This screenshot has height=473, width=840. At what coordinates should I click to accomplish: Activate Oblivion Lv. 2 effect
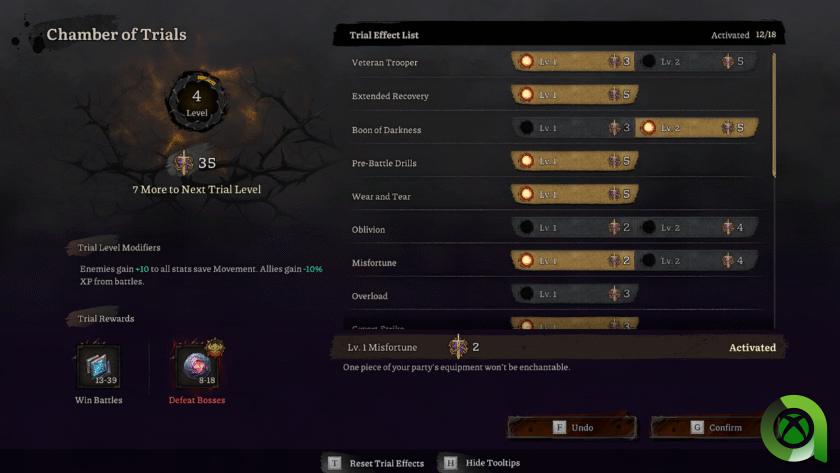698,228
